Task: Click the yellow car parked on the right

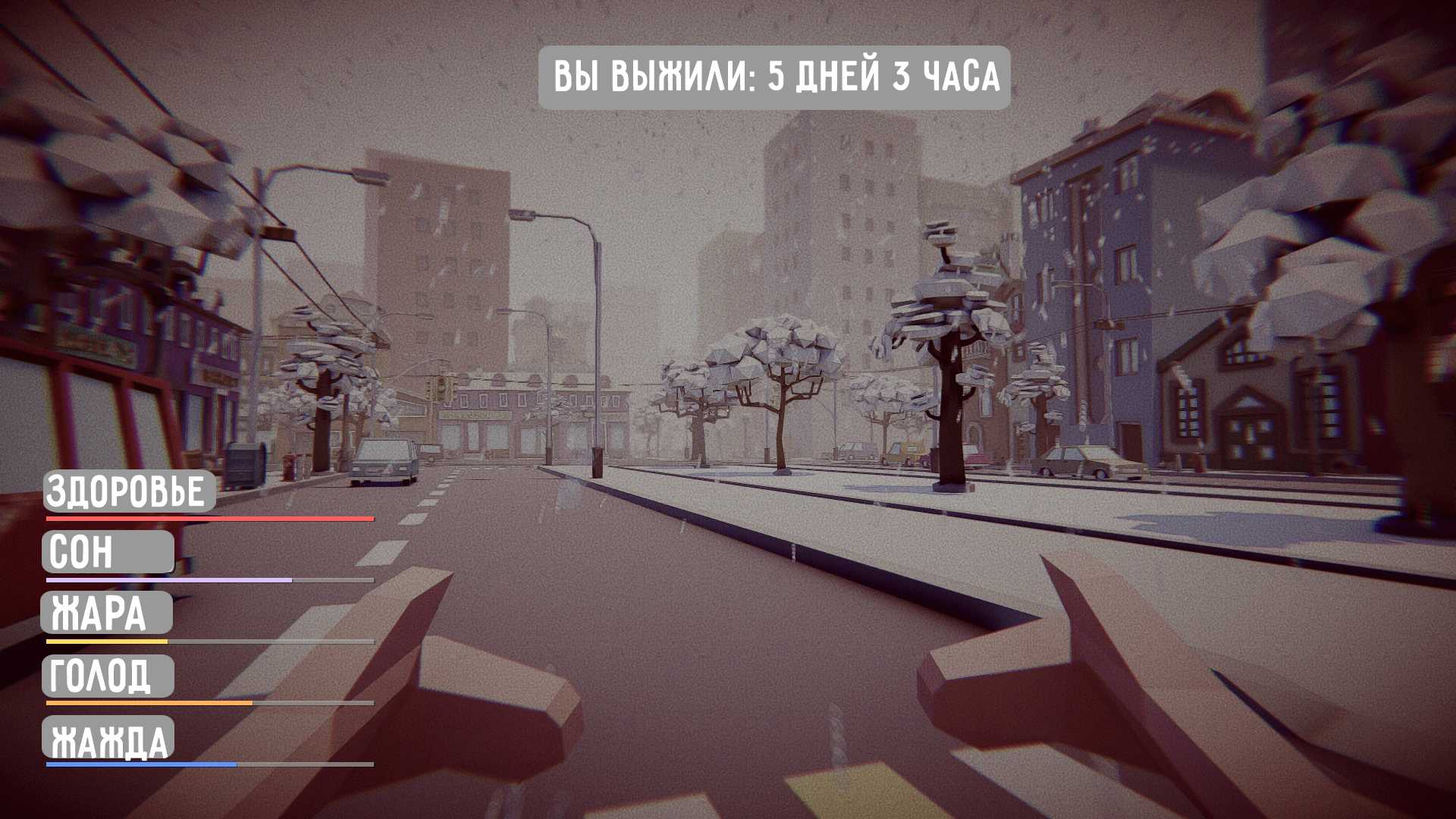Action: click(1083, 459)
